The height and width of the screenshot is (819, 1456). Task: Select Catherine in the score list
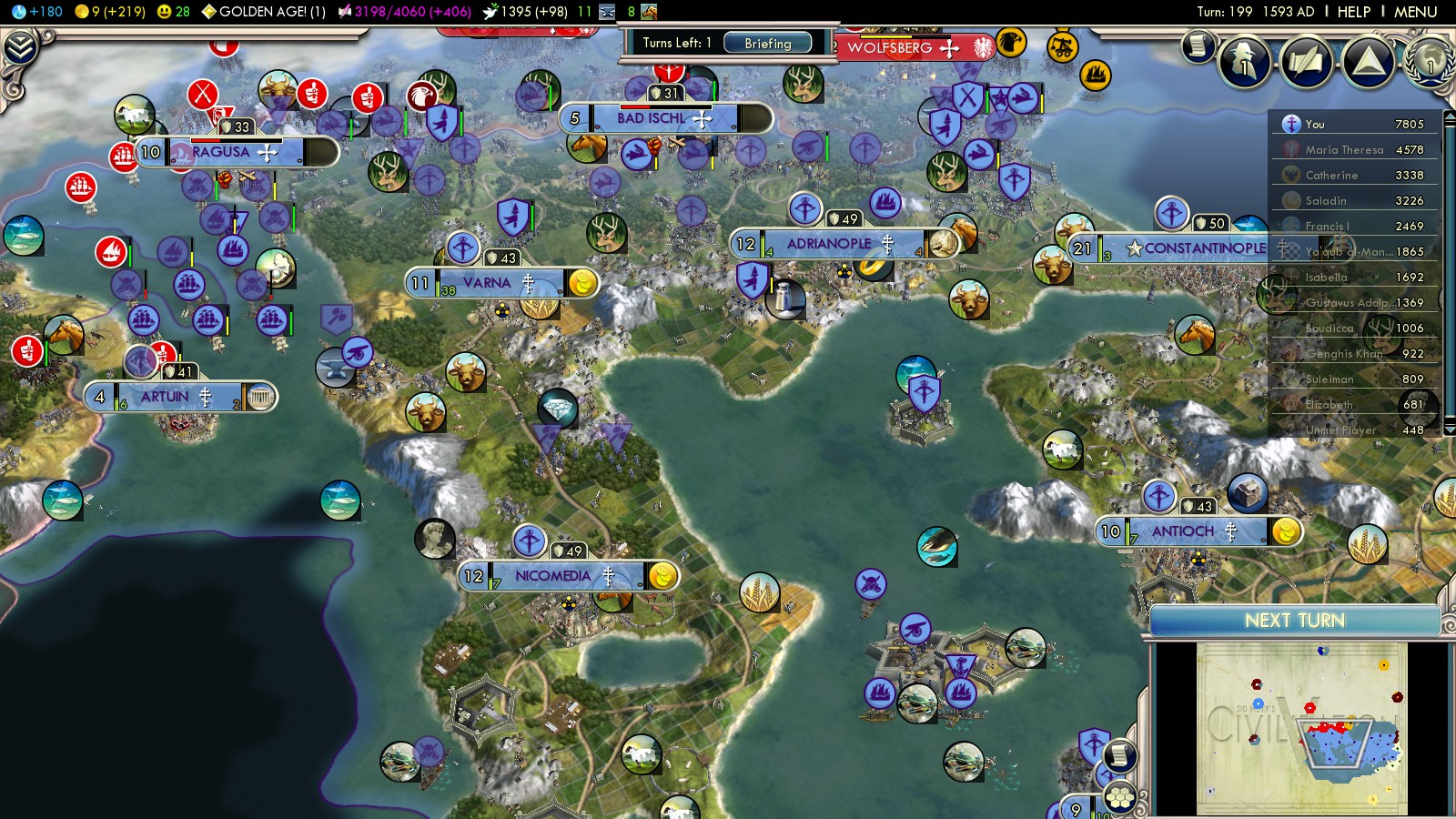click(x=1331, y=176)
